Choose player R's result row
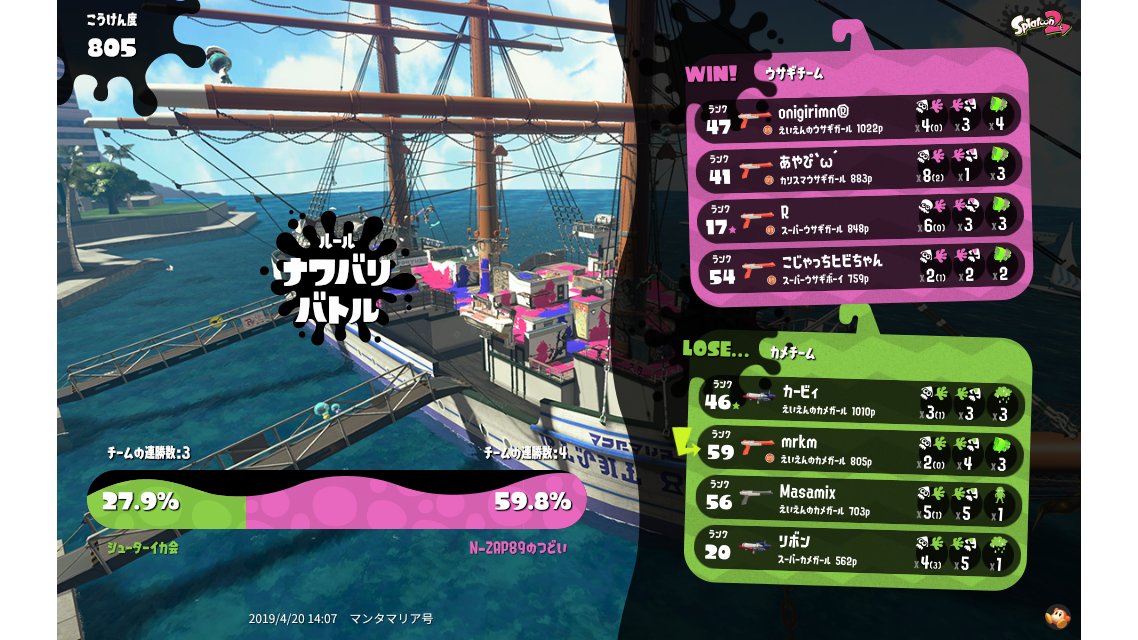Viewport: 1138px width, 640px height. pos(860,217)
